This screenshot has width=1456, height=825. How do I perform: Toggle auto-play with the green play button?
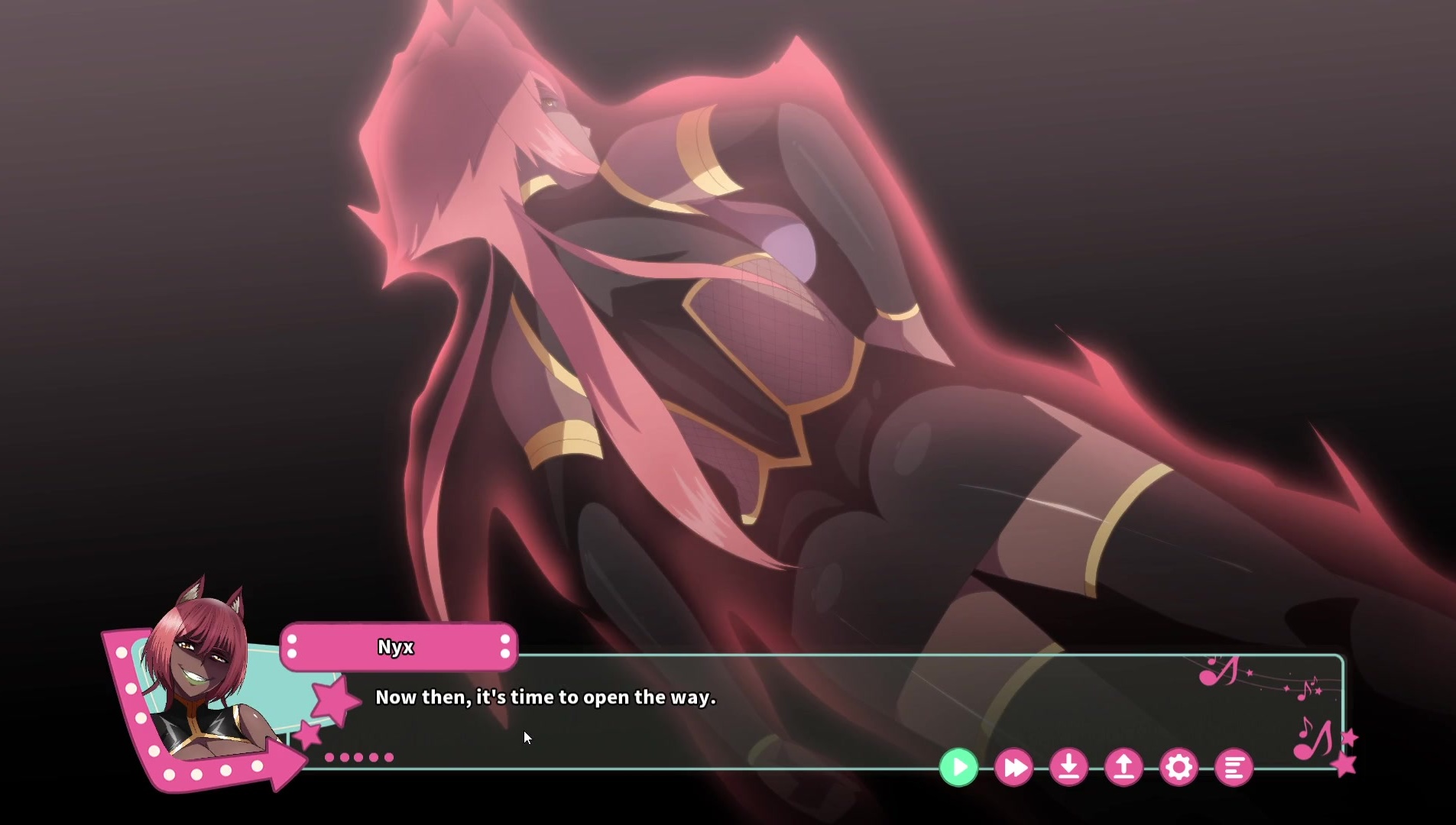tap(958, 767)
